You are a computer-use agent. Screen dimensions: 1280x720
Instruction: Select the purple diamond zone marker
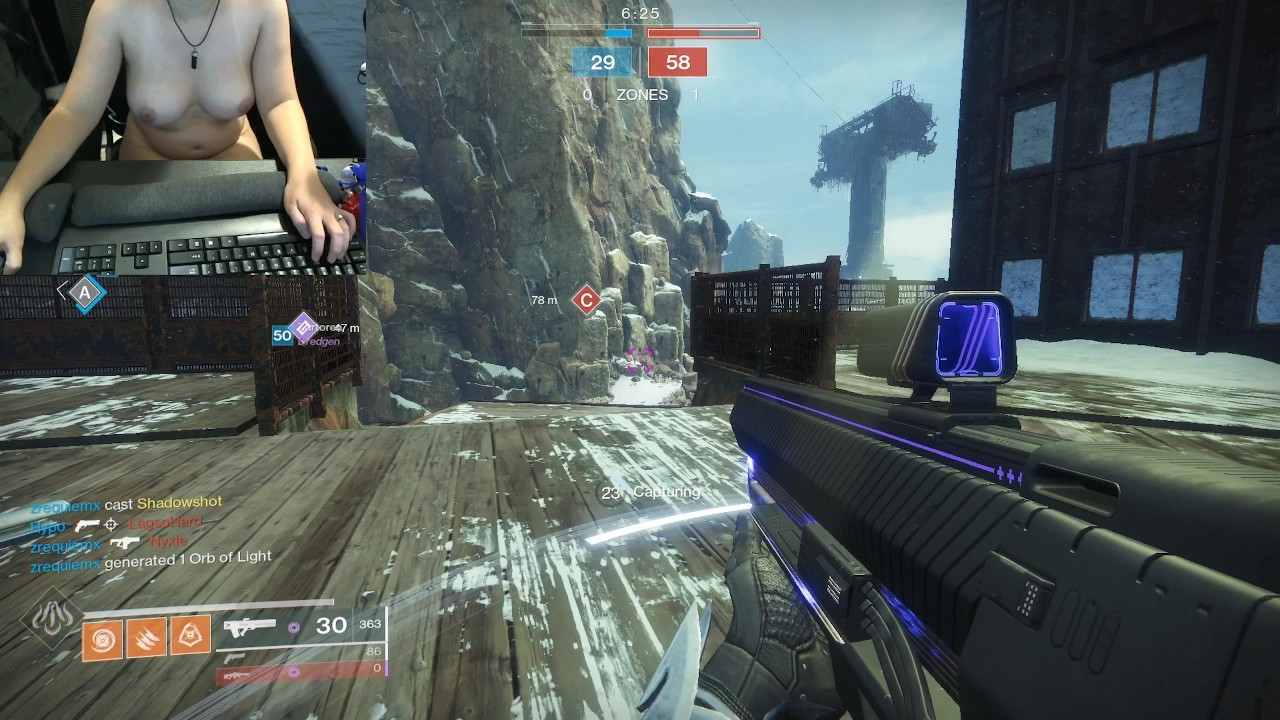tap(302, 326)
